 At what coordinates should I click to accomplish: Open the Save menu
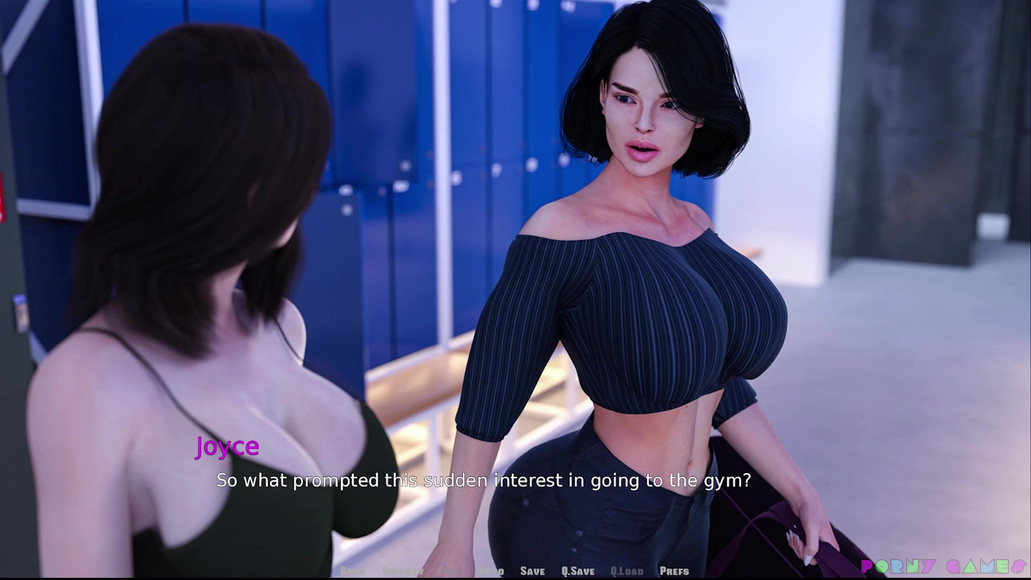(532, 571)
